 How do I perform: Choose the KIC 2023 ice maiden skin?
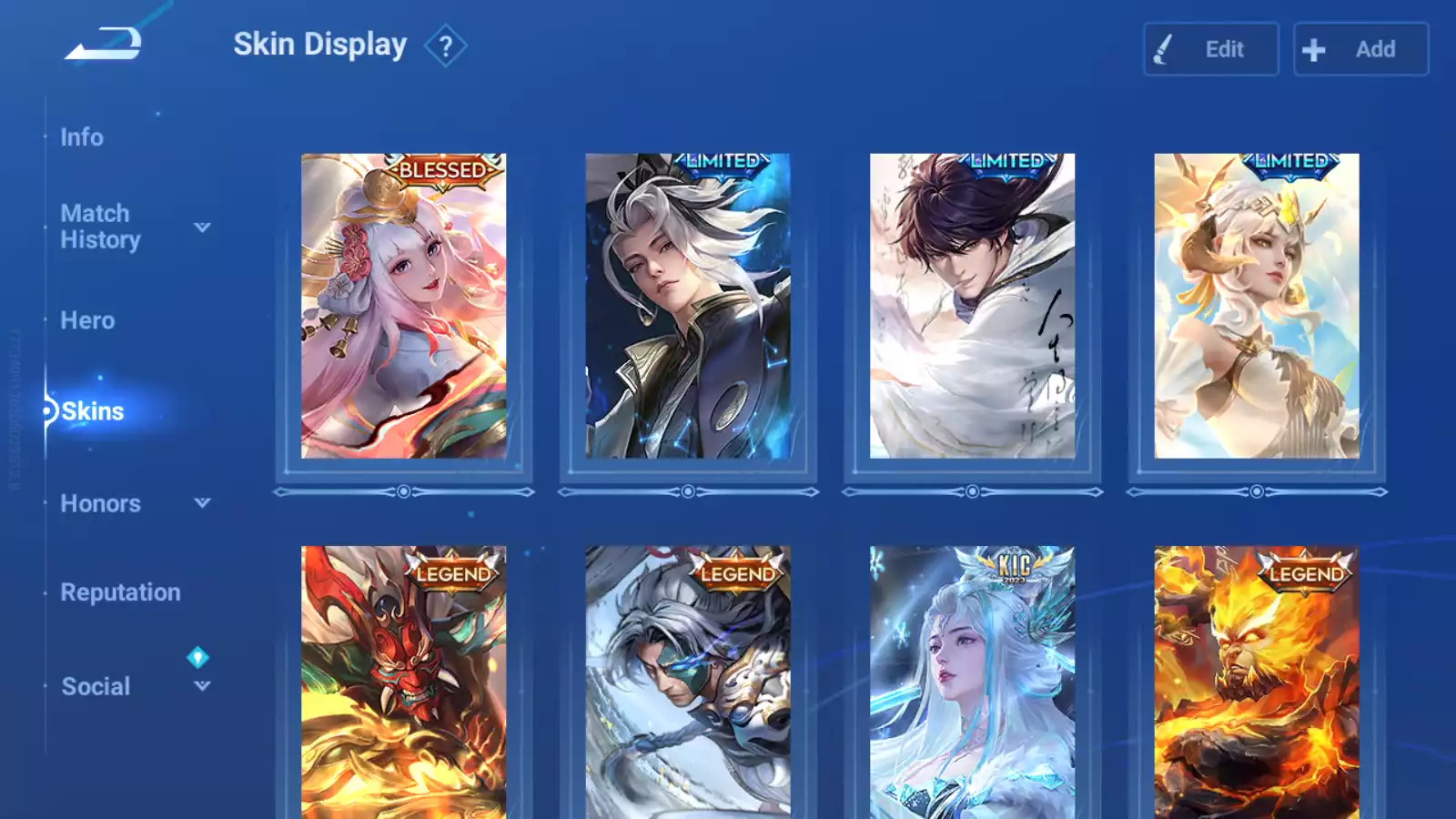pos(972,682)
